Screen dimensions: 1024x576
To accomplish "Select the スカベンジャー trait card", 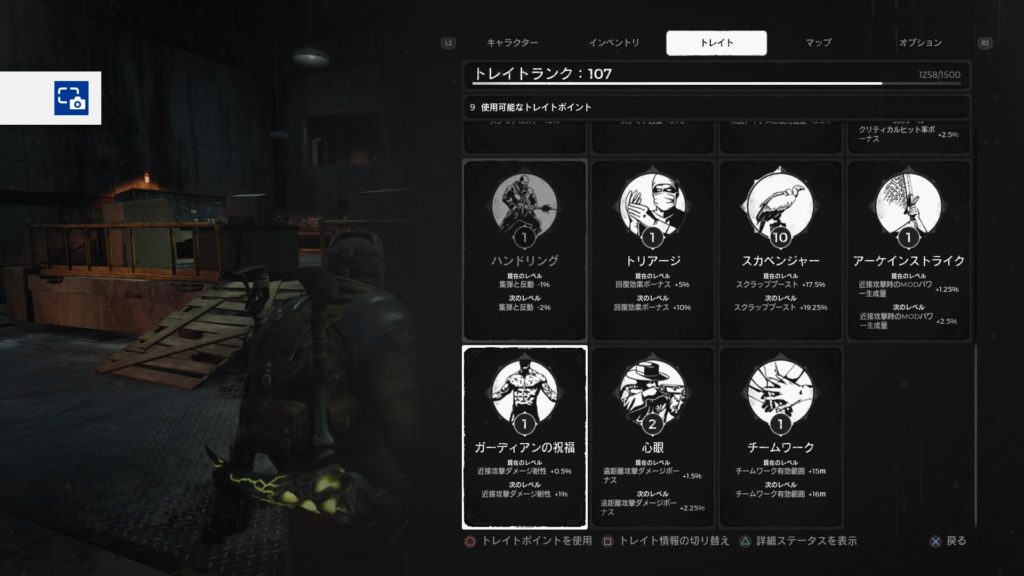I will (x=781, y=249).
